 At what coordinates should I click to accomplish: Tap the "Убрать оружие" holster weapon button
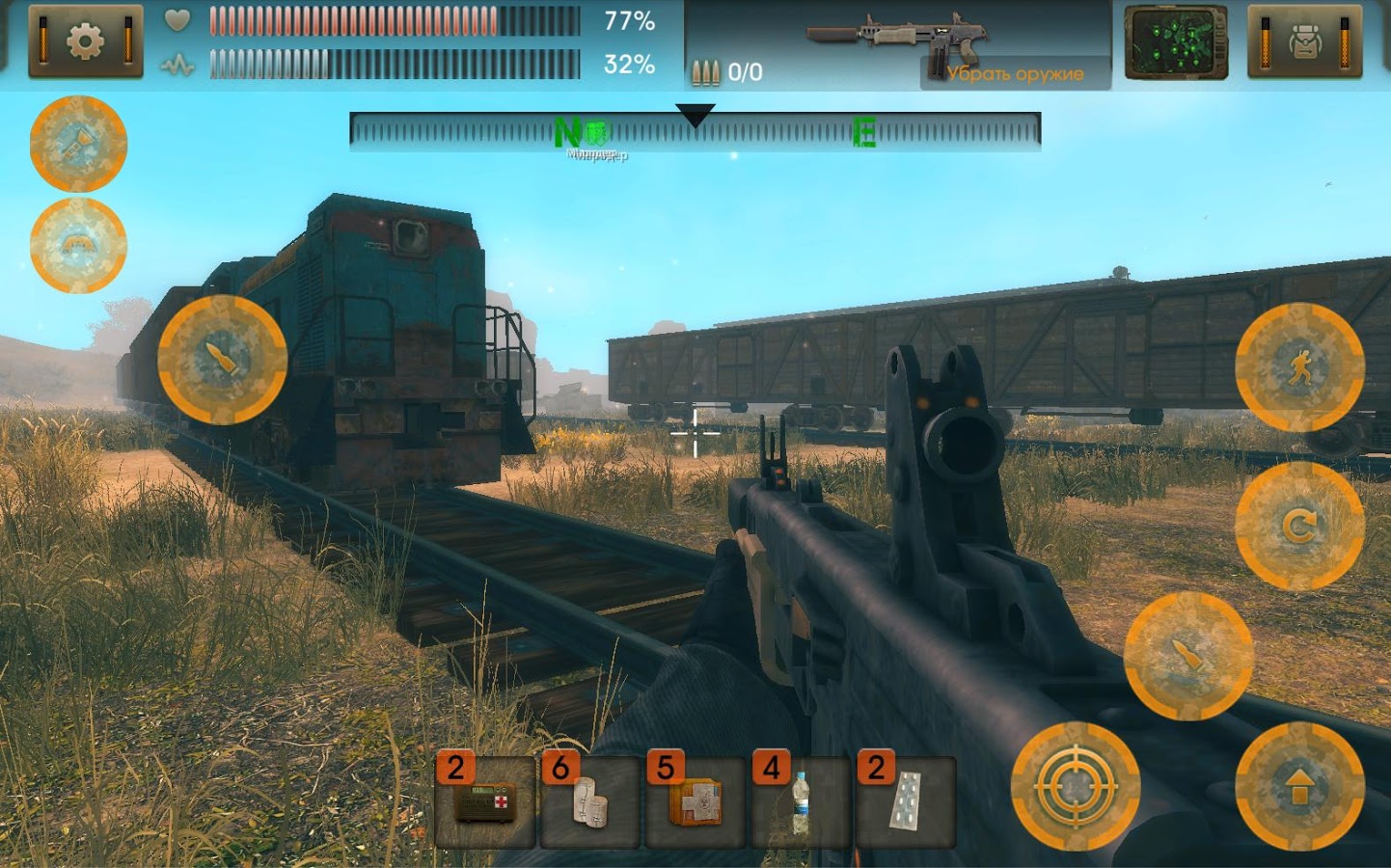(1014, 73)
